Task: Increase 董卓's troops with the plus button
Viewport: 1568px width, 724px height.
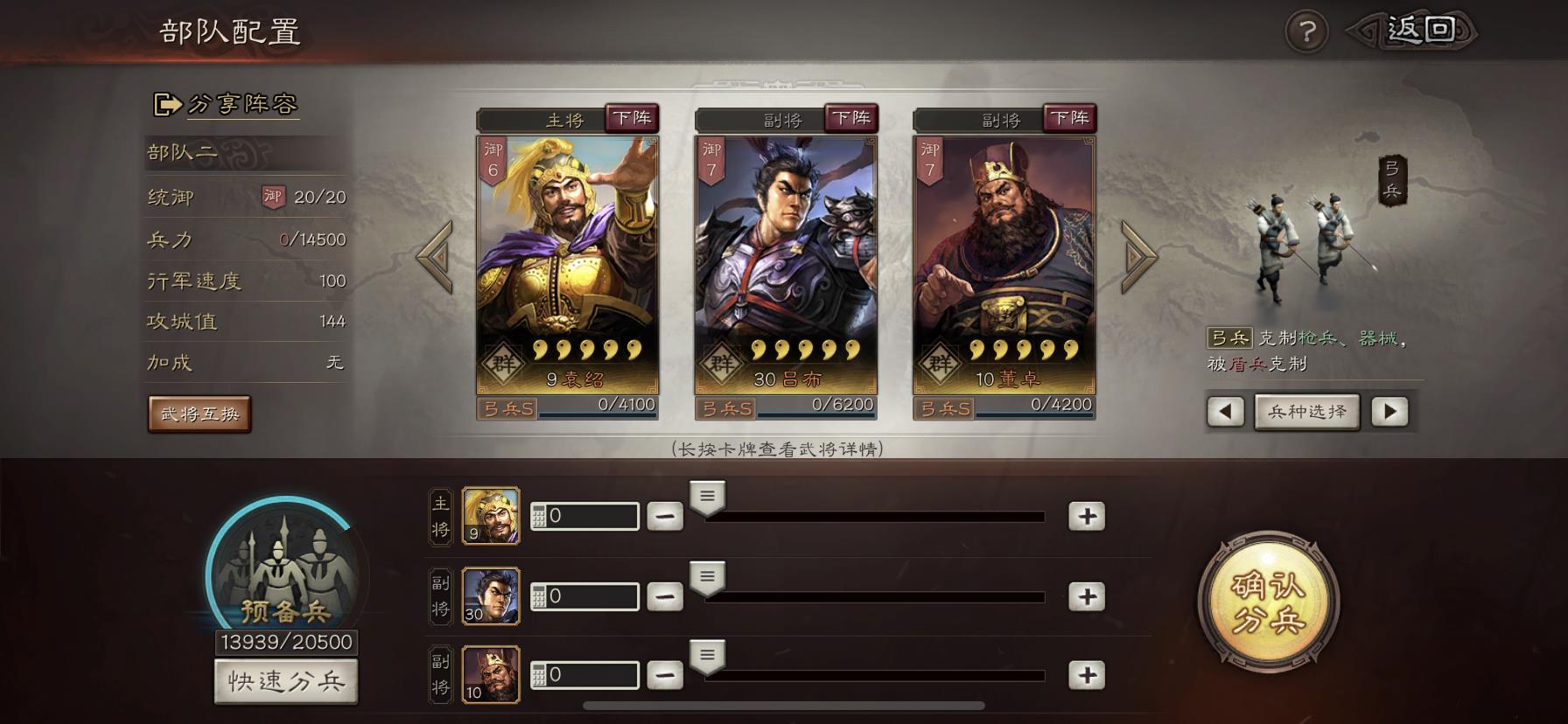Action: (x=1088, y=673)
